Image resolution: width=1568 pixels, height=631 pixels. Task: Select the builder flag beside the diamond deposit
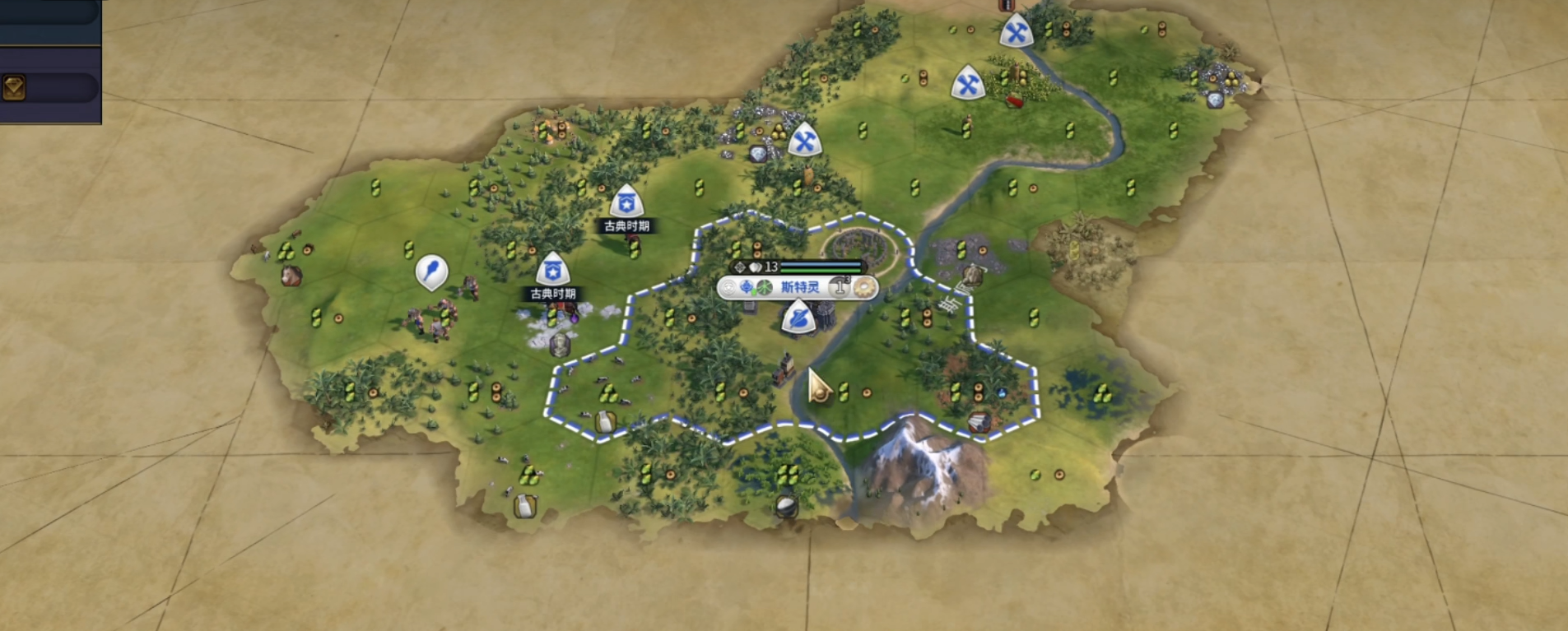coord(804,141)
